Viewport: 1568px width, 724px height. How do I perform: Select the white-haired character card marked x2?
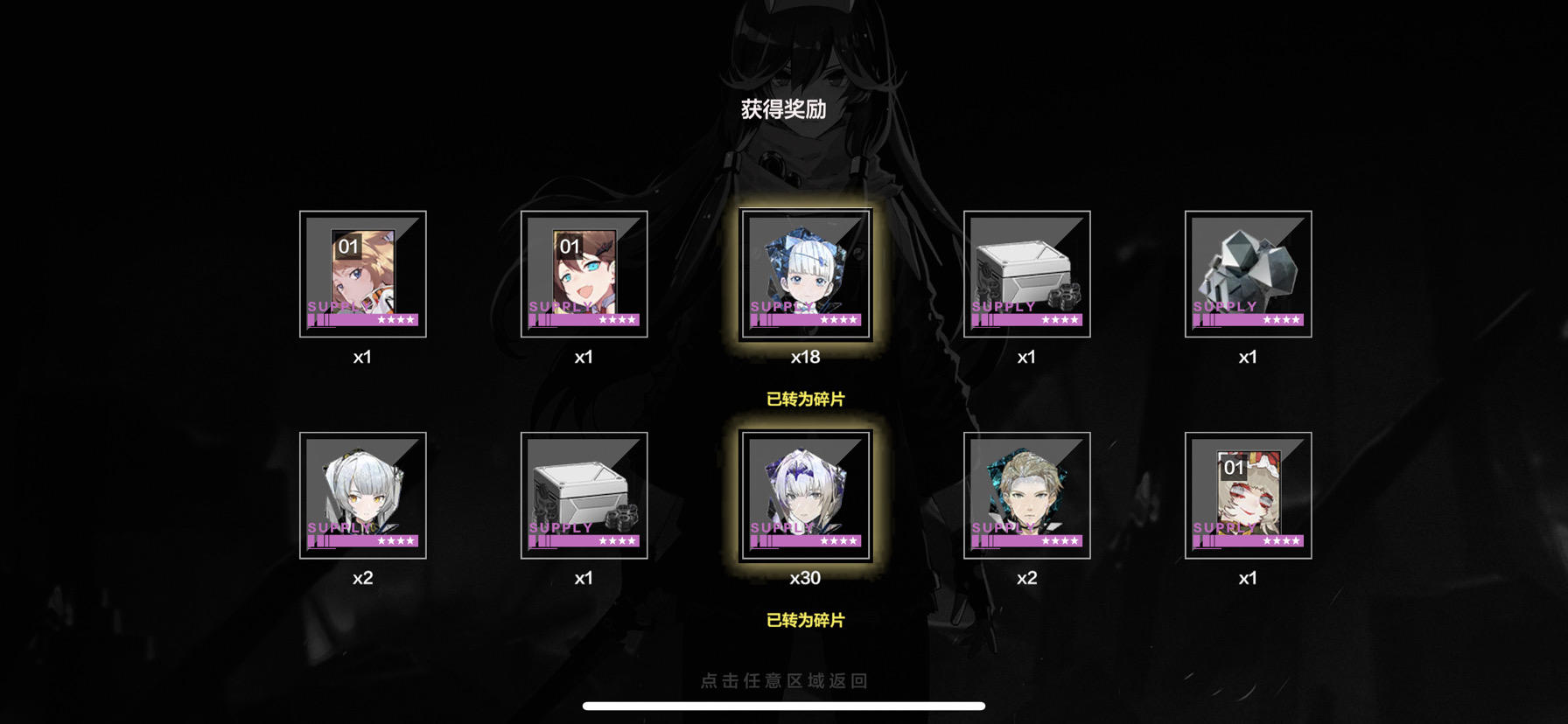[362, 494]
